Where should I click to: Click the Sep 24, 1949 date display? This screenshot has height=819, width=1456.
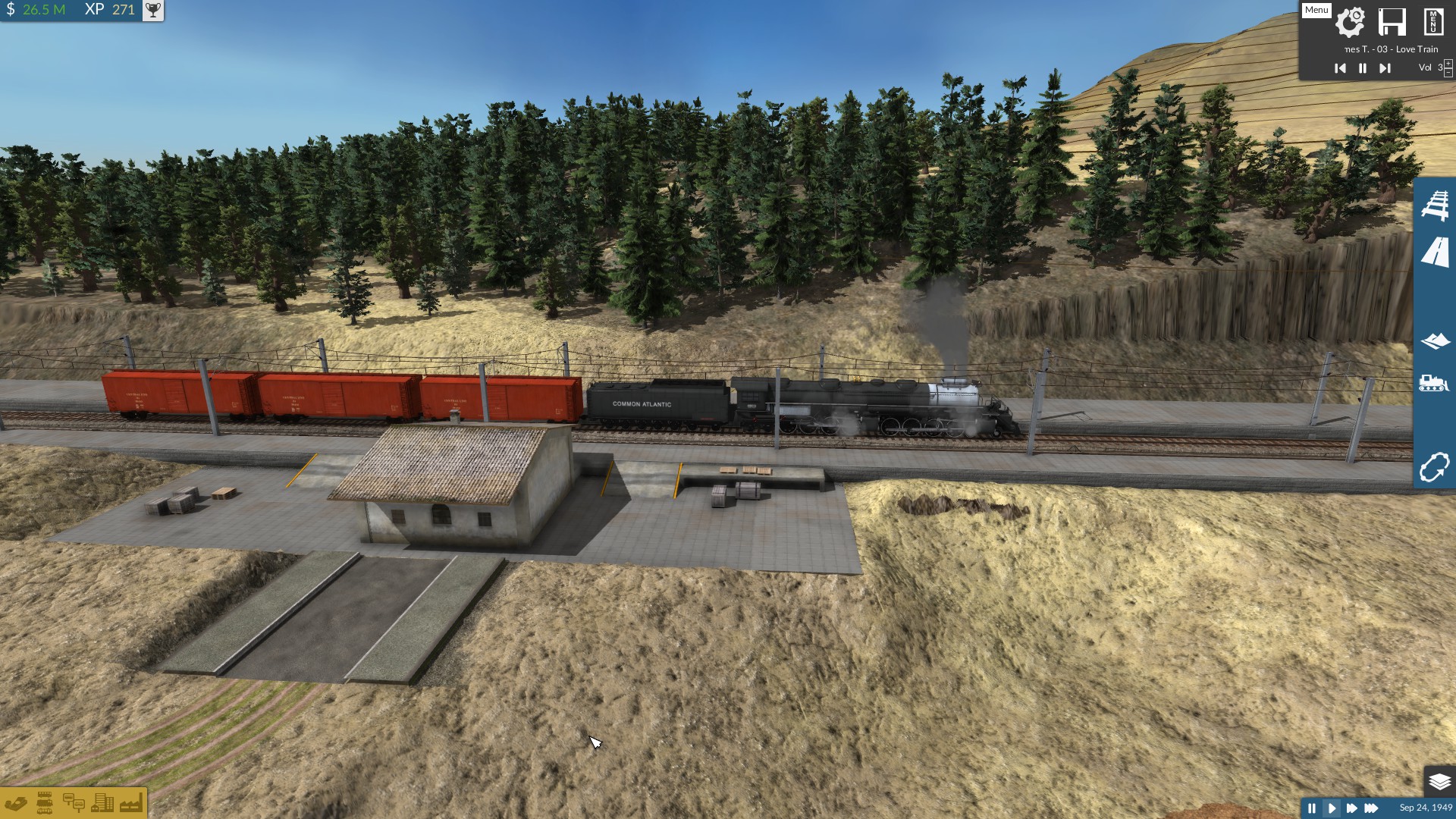(1424, 808)
